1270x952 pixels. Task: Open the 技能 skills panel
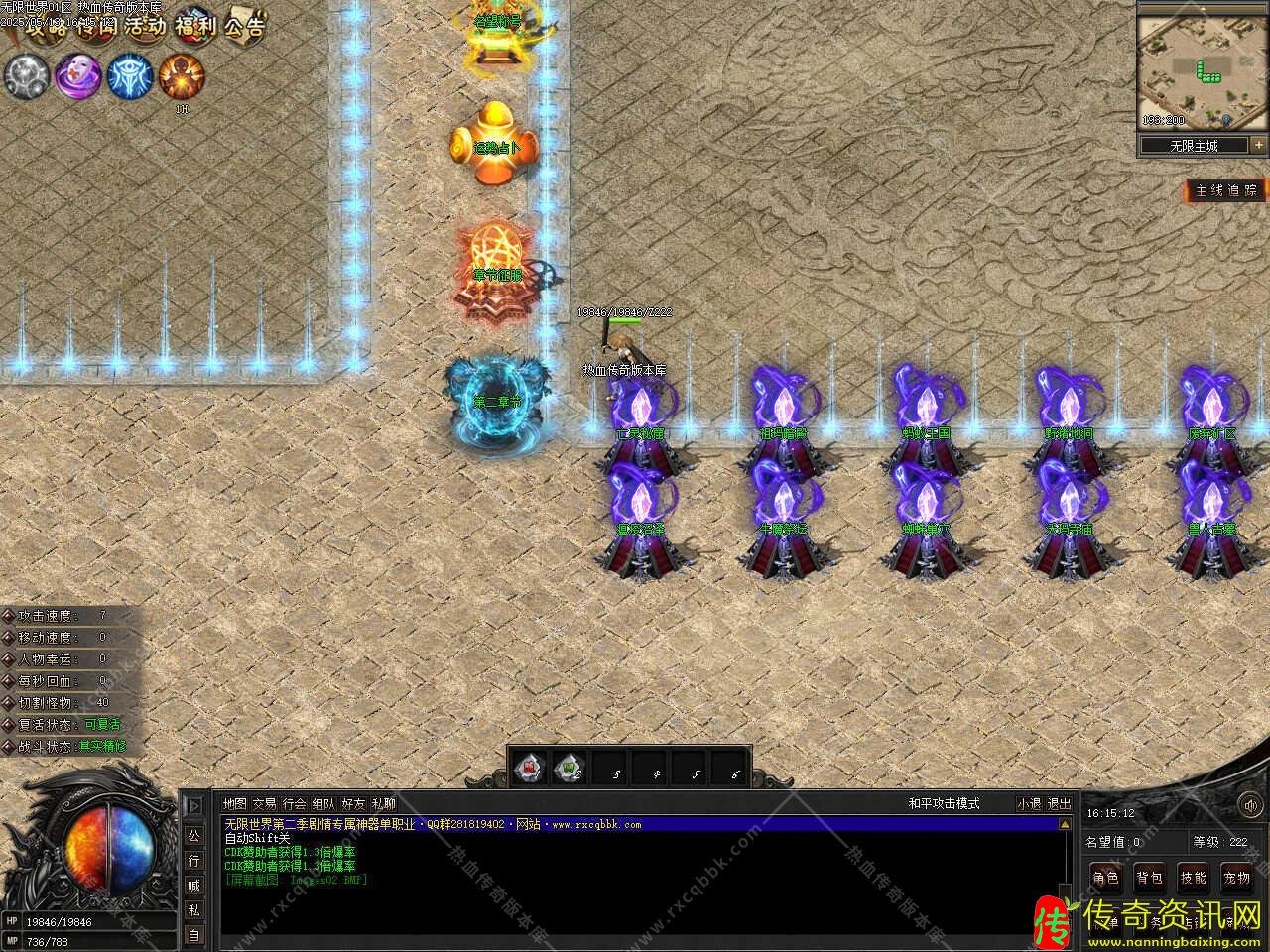pyautogui.click(x=1193, y=878)
